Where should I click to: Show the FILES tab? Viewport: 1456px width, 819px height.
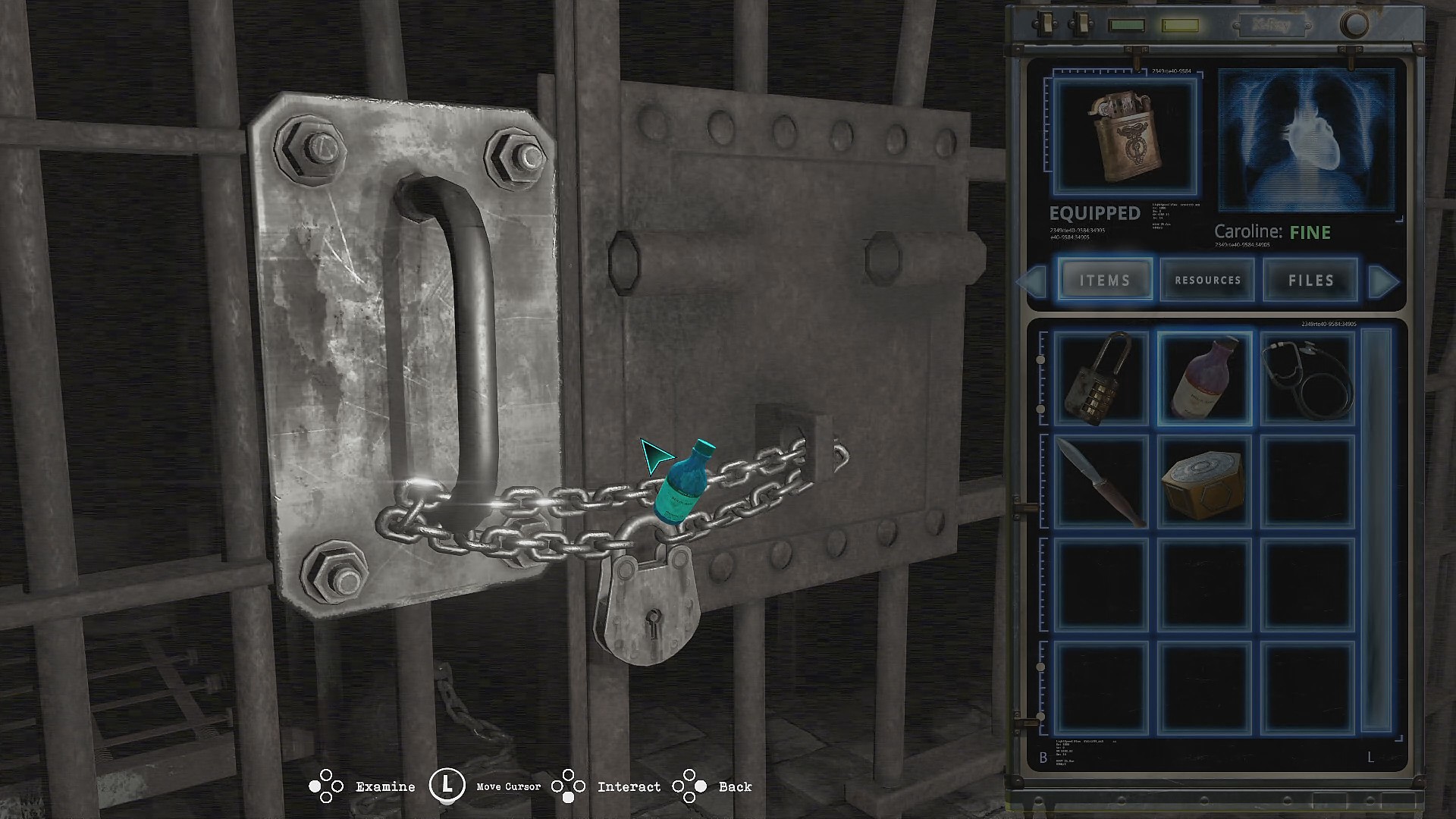click(1310, 281)
